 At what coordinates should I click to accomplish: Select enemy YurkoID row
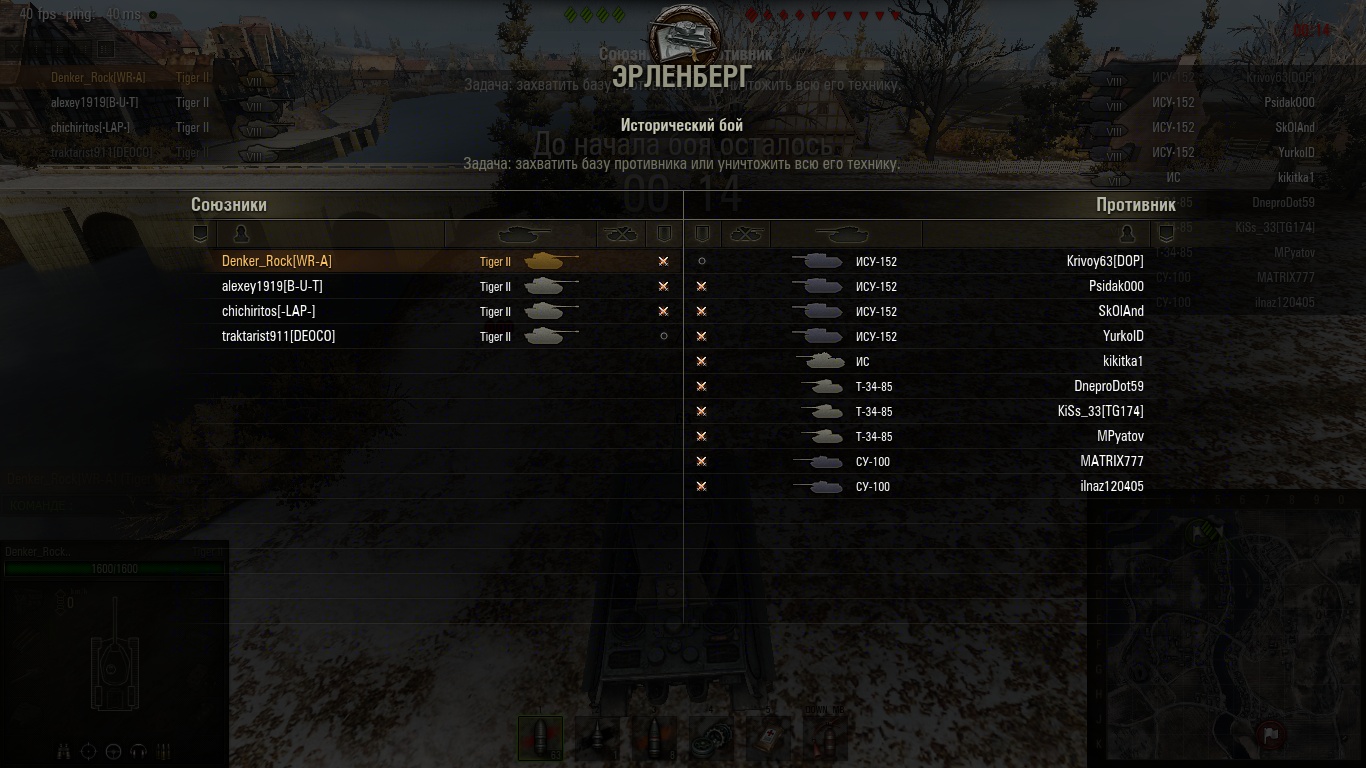point(1123,336)
